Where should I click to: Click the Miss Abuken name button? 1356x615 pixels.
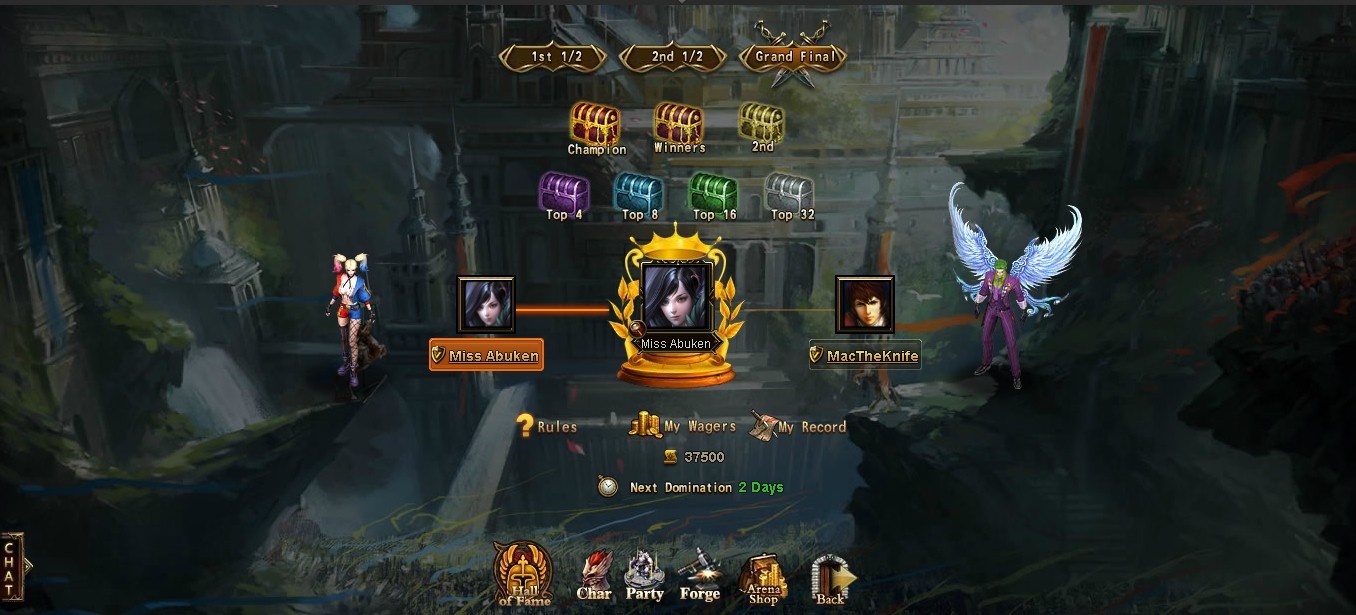[486, 355]
